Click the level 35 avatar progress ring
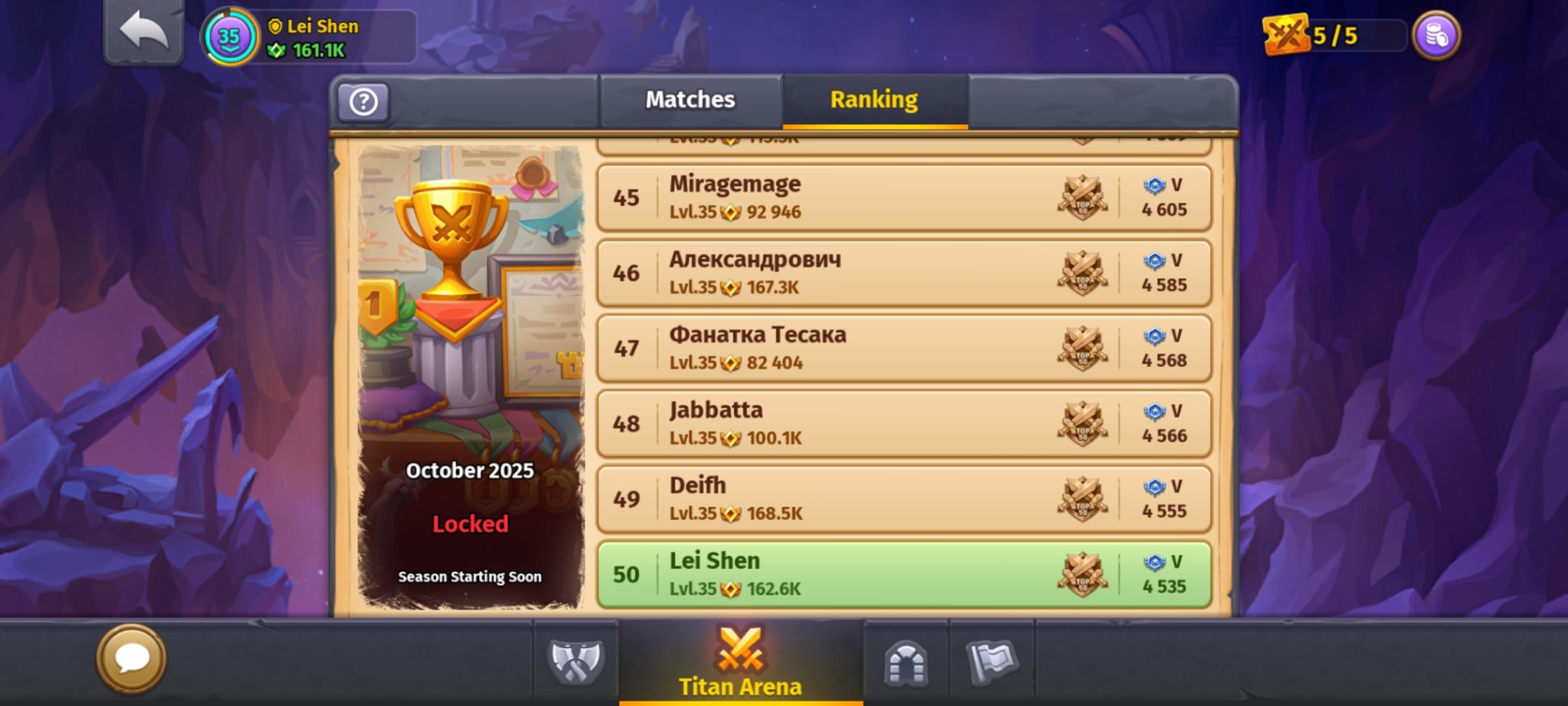Image resolution: width=1568 pixels, height=706 pixels. tap(229, 37)
